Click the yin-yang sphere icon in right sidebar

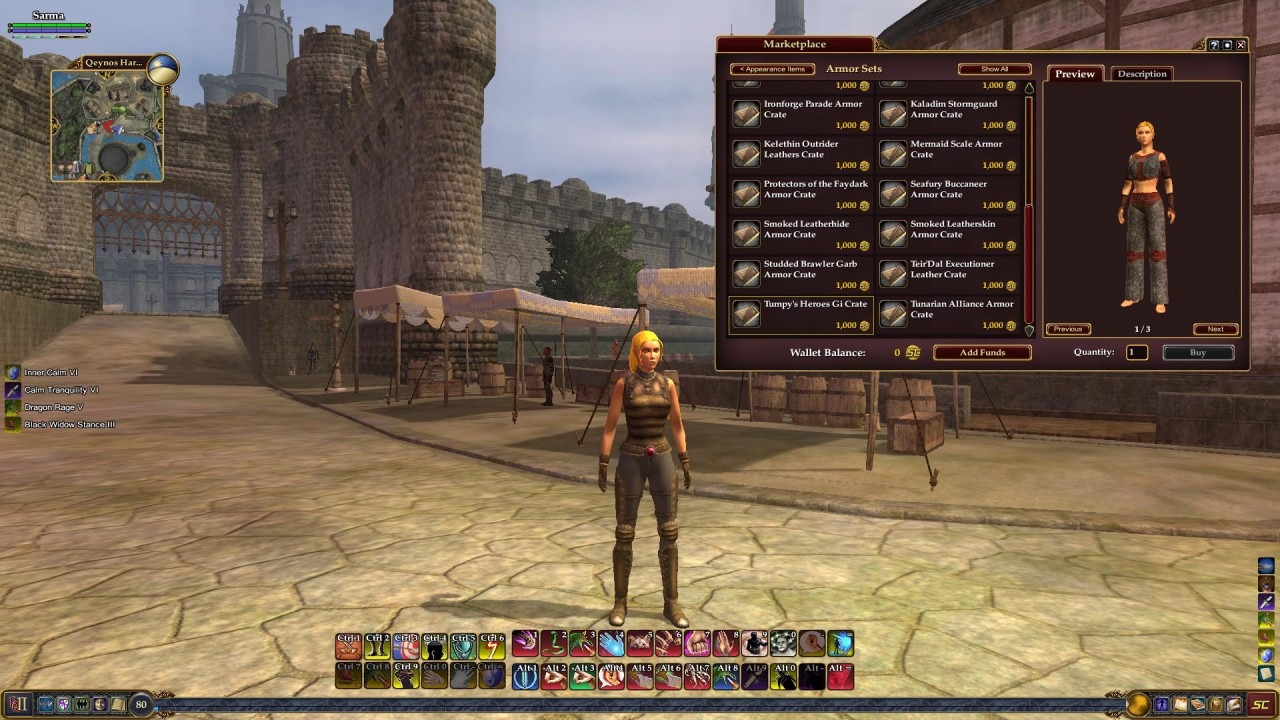tap(1266, 653)
